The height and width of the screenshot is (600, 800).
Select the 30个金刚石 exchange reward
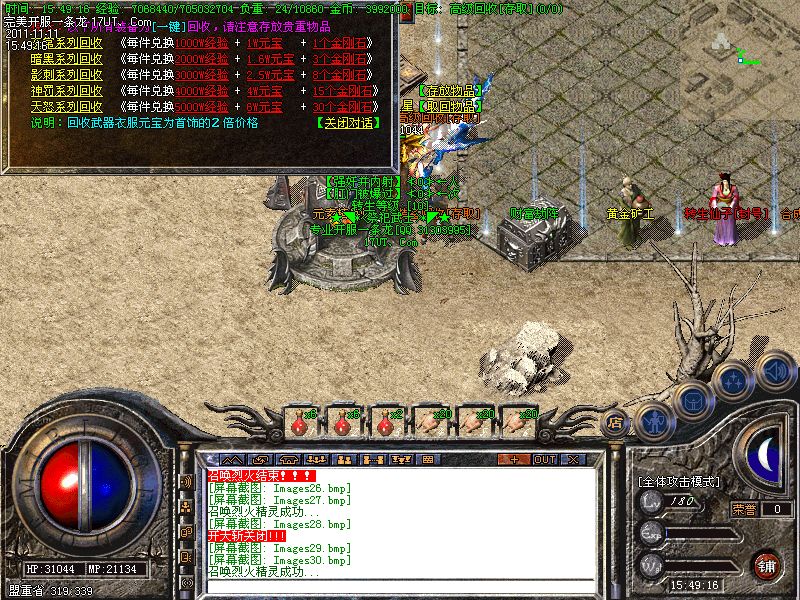(x=341, y=105)
